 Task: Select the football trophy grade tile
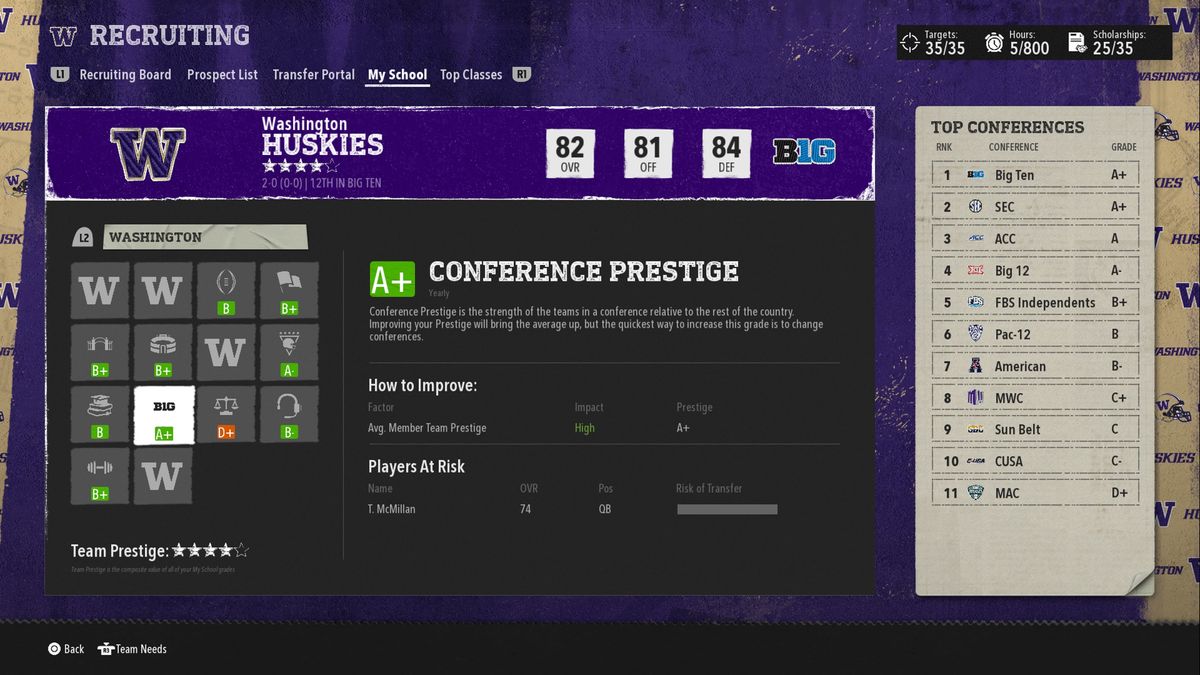226,291
